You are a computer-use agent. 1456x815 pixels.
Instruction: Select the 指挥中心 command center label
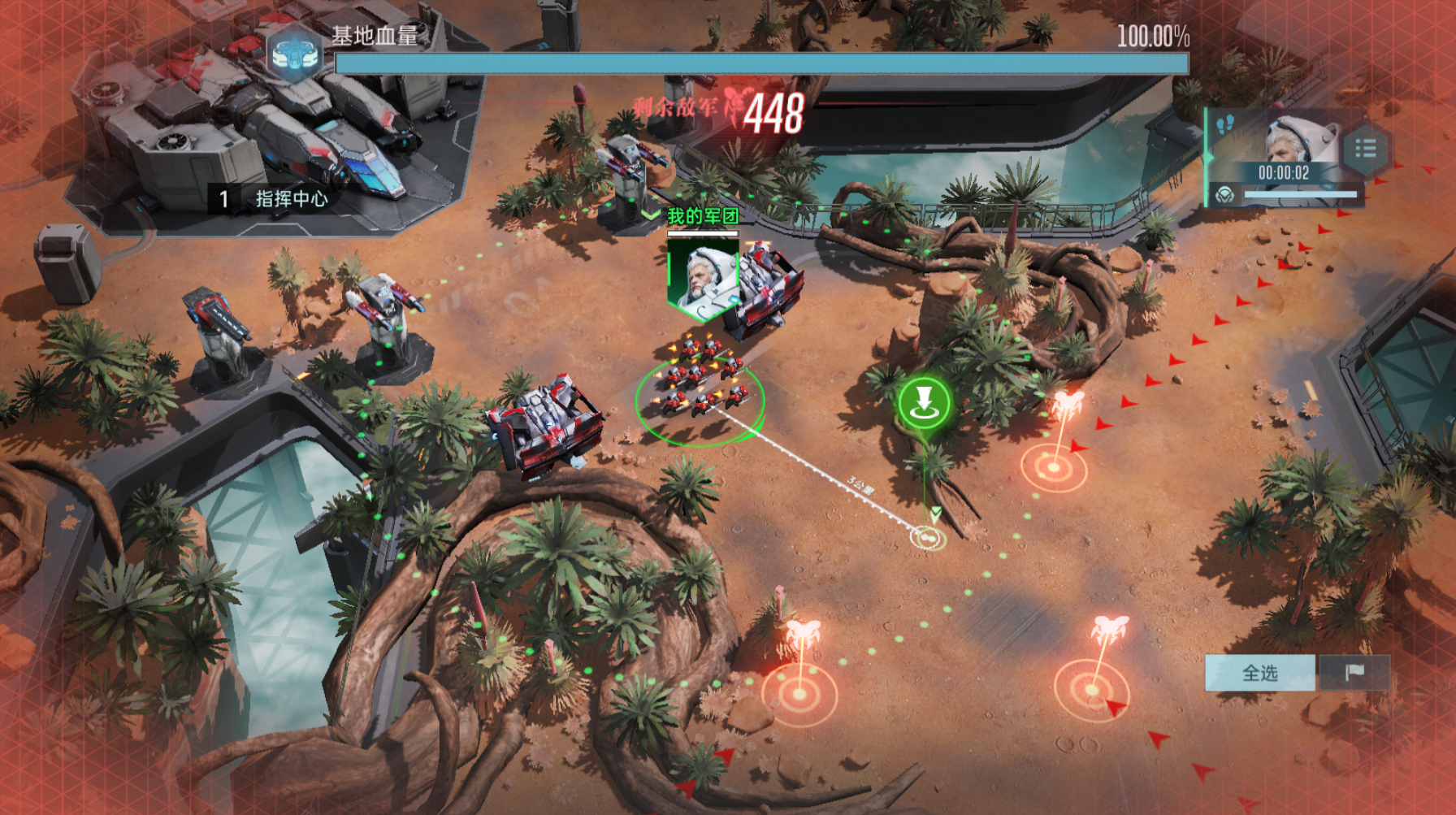point(291,199)
